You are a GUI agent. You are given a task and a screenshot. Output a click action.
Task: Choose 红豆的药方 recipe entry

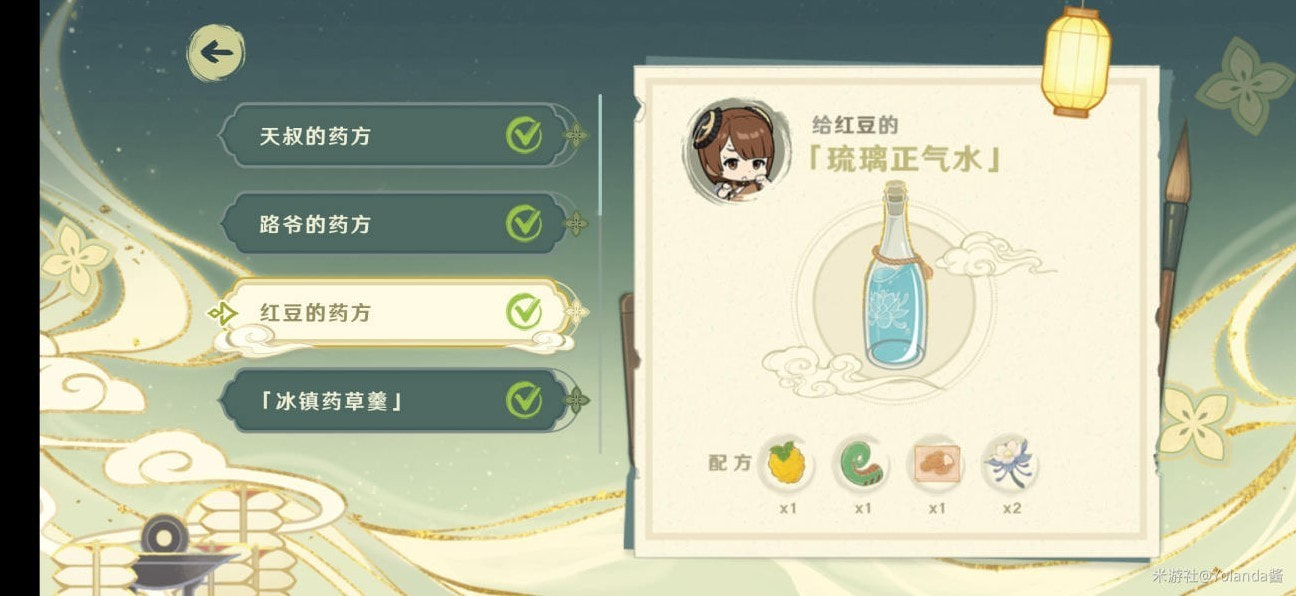pyautogui.click(x=392, y=312)
